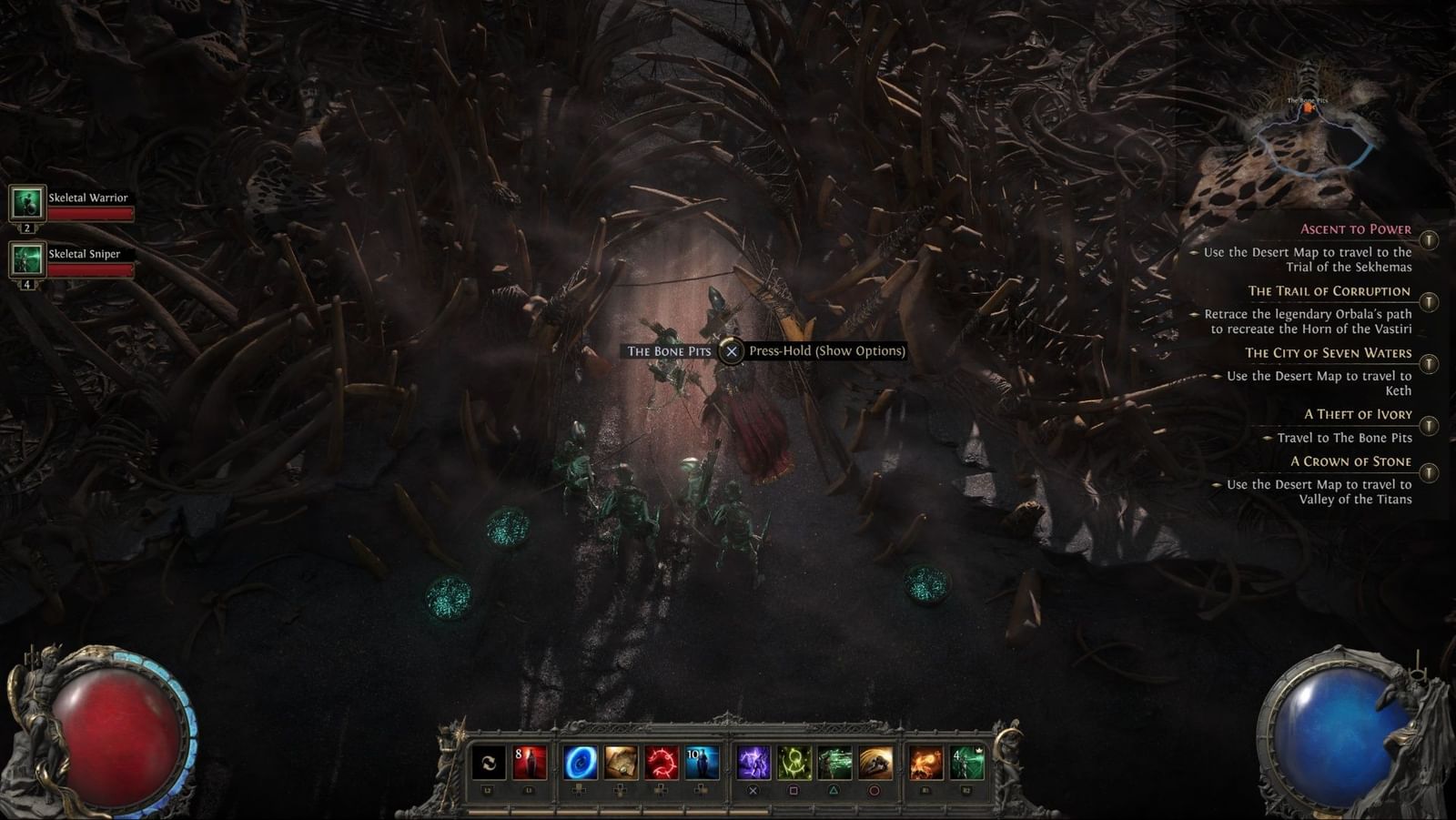This screenshot has height=820, width=1456.
Task: Activate the fiery skill bound to R1
Action: (926, 761)
